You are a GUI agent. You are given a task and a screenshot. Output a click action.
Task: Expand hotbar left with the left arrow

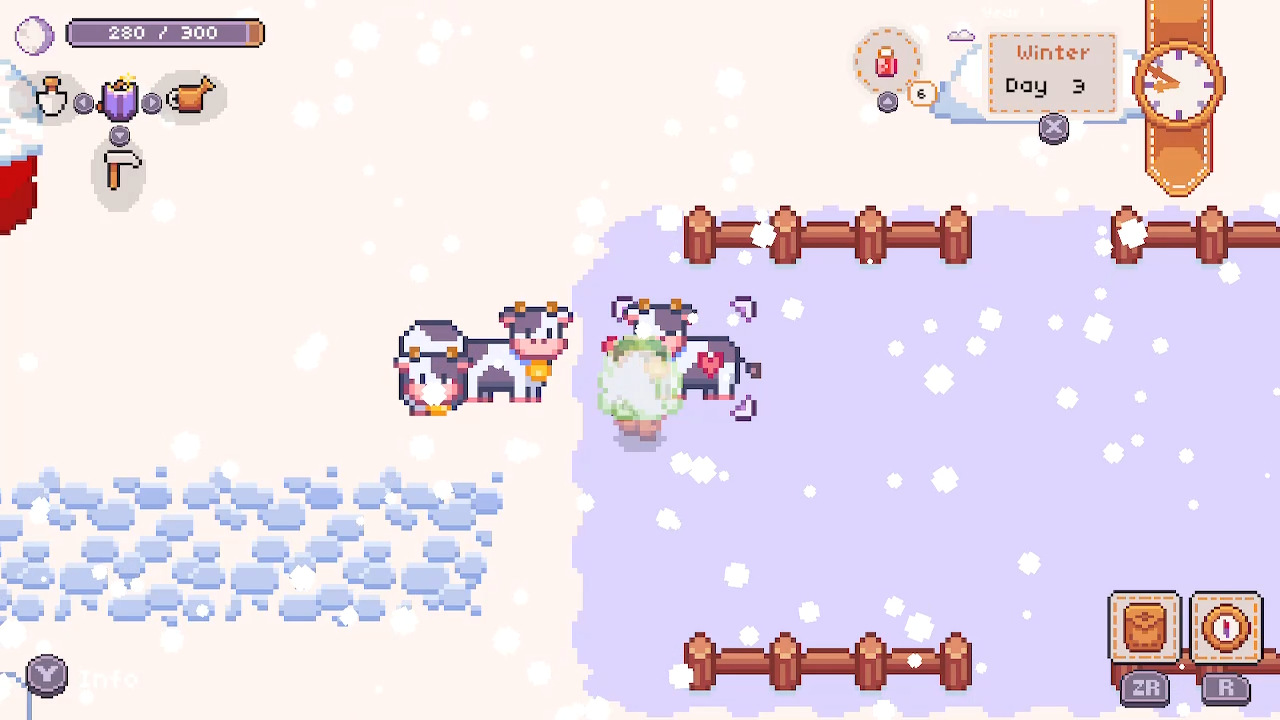84,102
